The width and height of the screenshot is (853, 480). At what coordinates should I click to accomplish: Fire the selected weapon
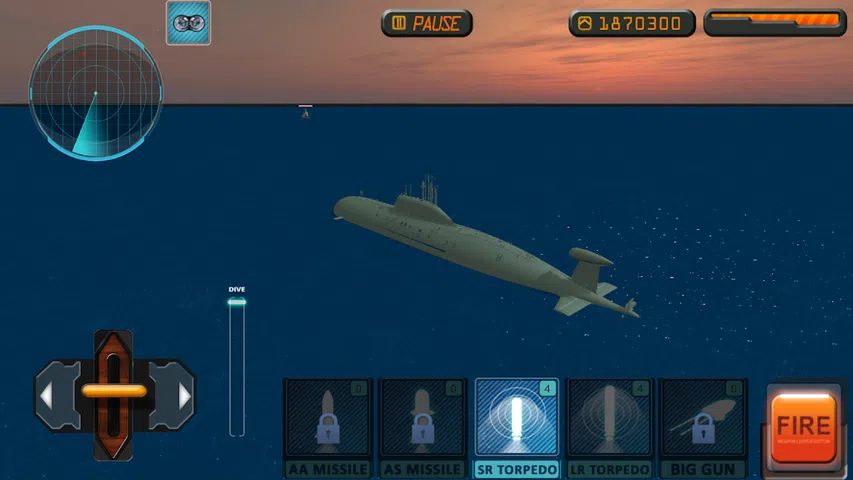(803, 427)
